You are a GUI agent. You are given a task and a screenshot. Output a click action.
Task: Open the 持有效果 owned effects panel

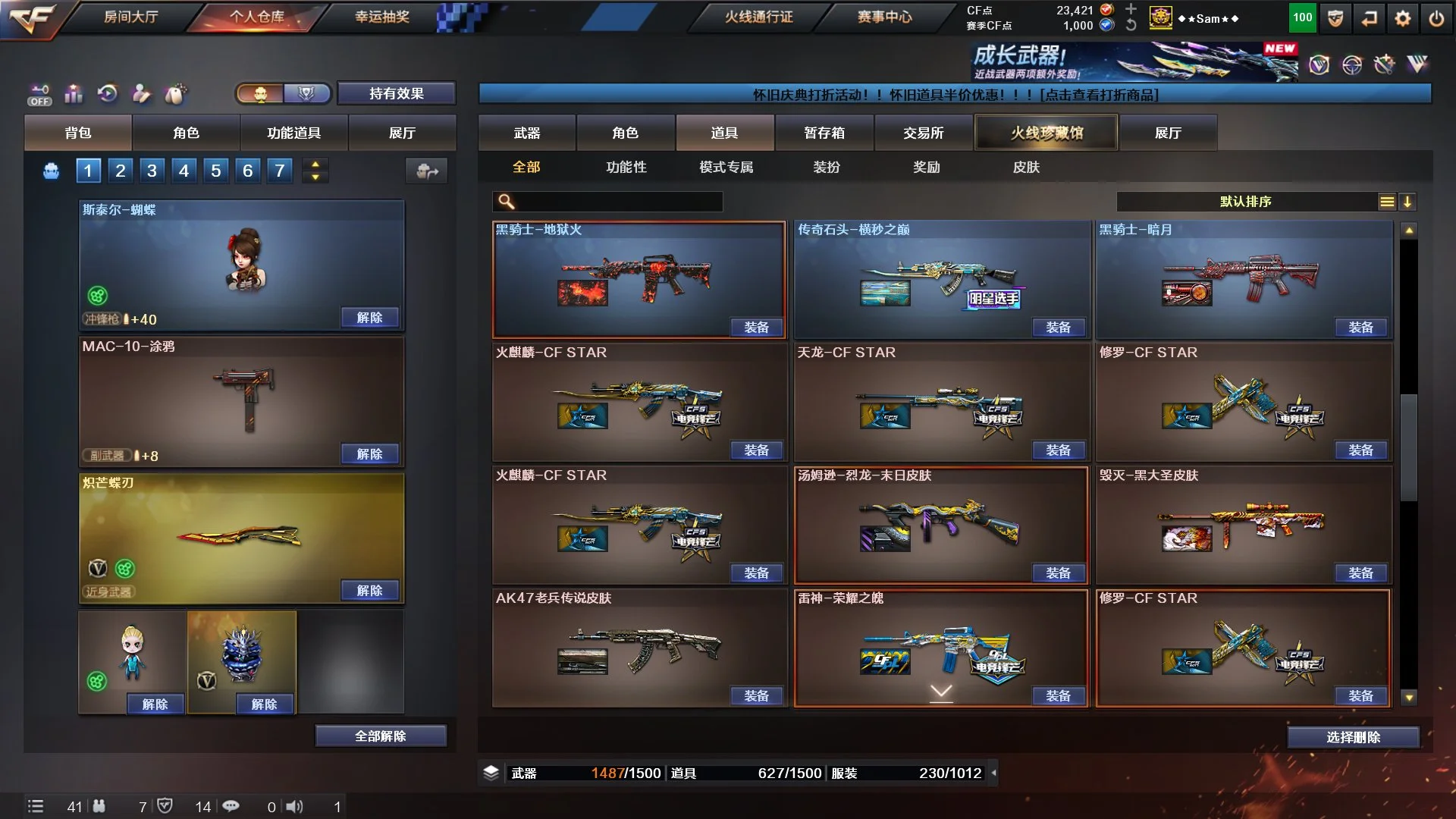pos(396,93)
